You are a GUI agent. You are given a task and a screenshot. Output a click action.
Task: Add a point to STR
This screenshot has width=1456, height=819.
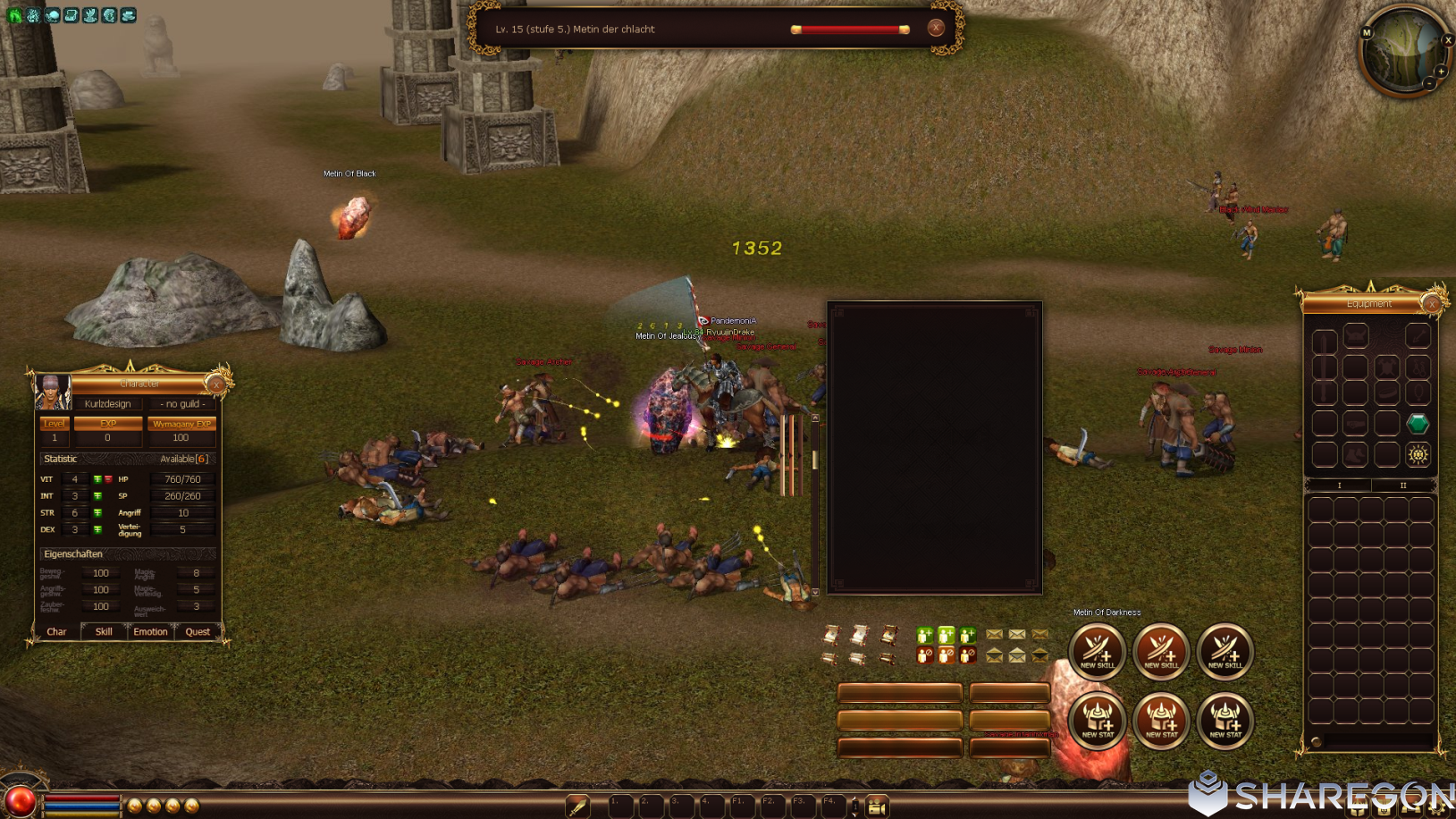pos(97,513)
